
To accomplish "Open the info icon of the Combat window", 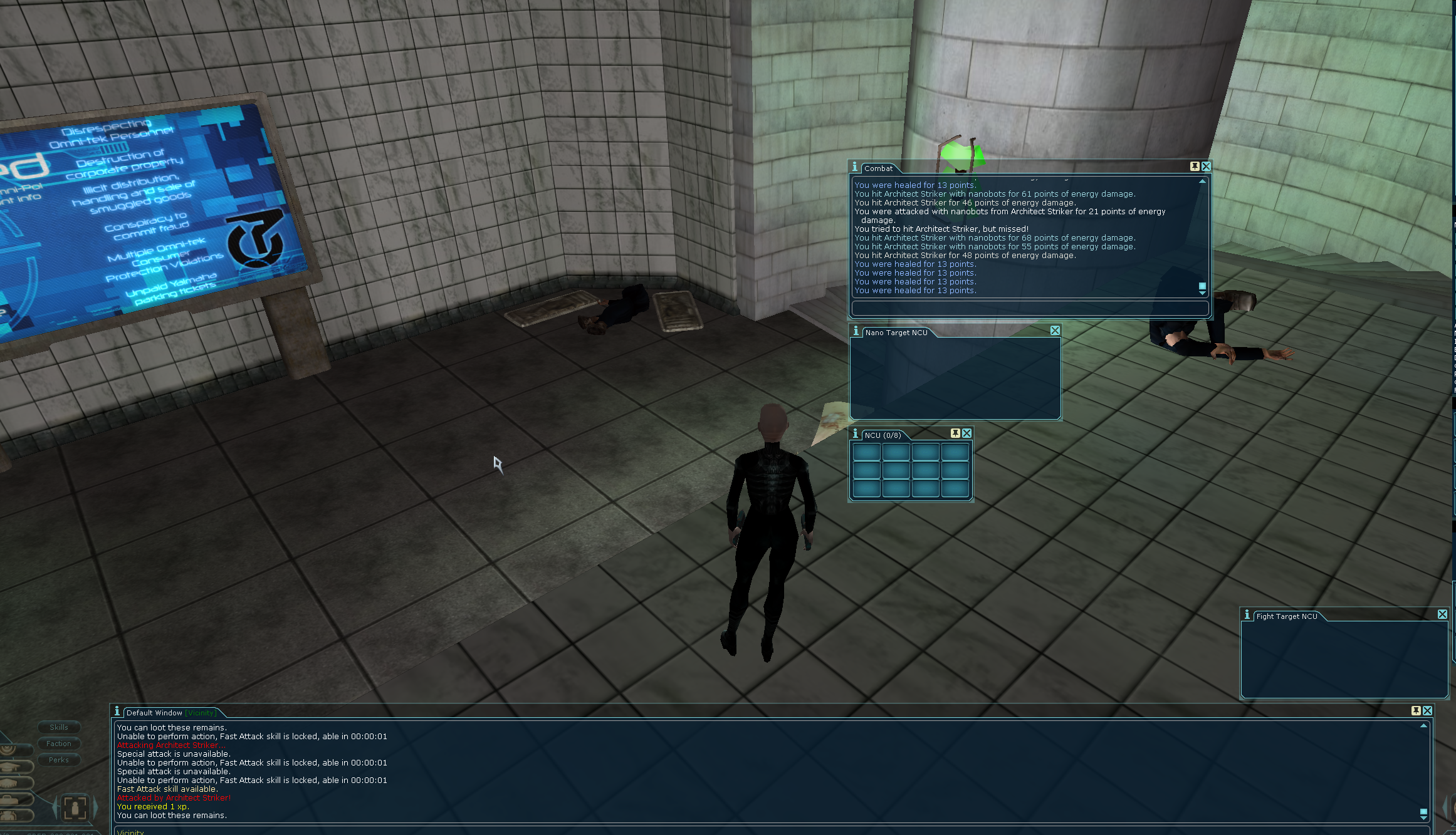I will coord(855,167).
